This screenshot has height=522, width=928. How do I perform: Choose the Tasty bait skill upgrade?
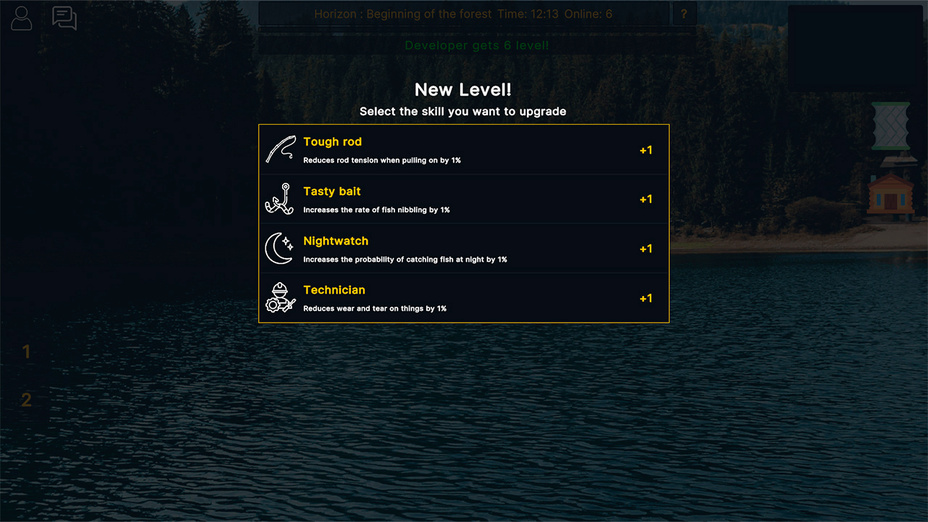(463, 199)
